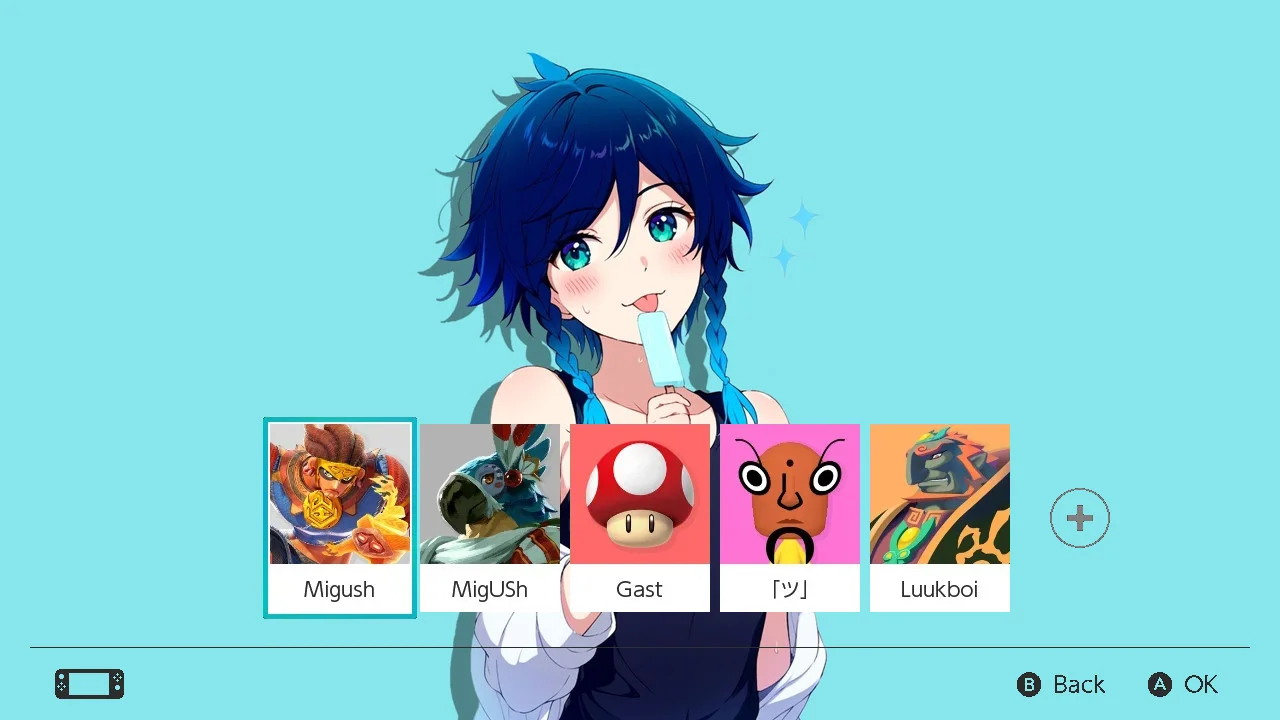Click the 「ツ」 name label
This screenshot has width=1280, height=720.
coord(790,589)
